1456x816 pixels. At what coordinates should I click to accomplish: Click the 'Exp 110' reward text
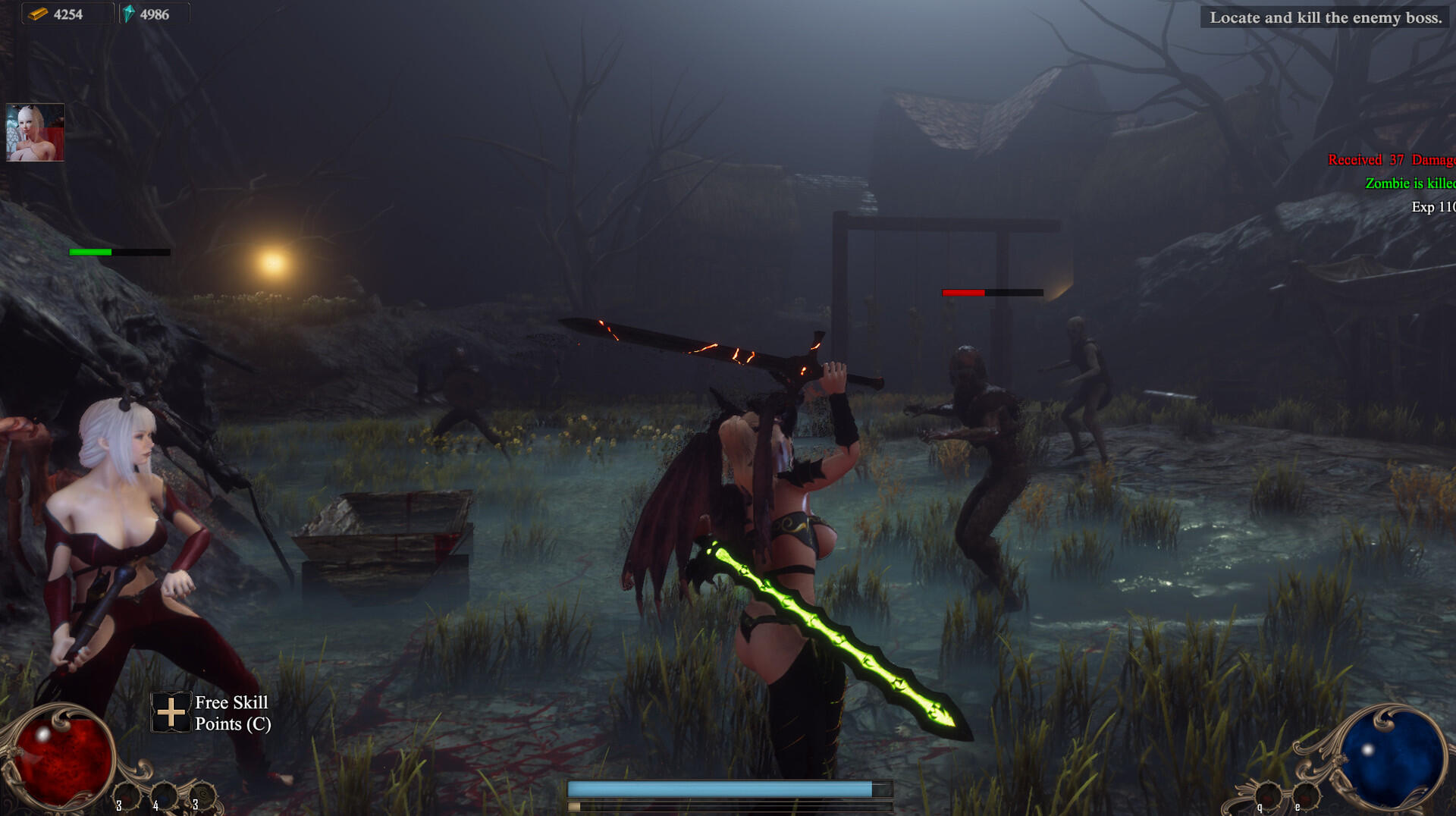(1432, 206)
